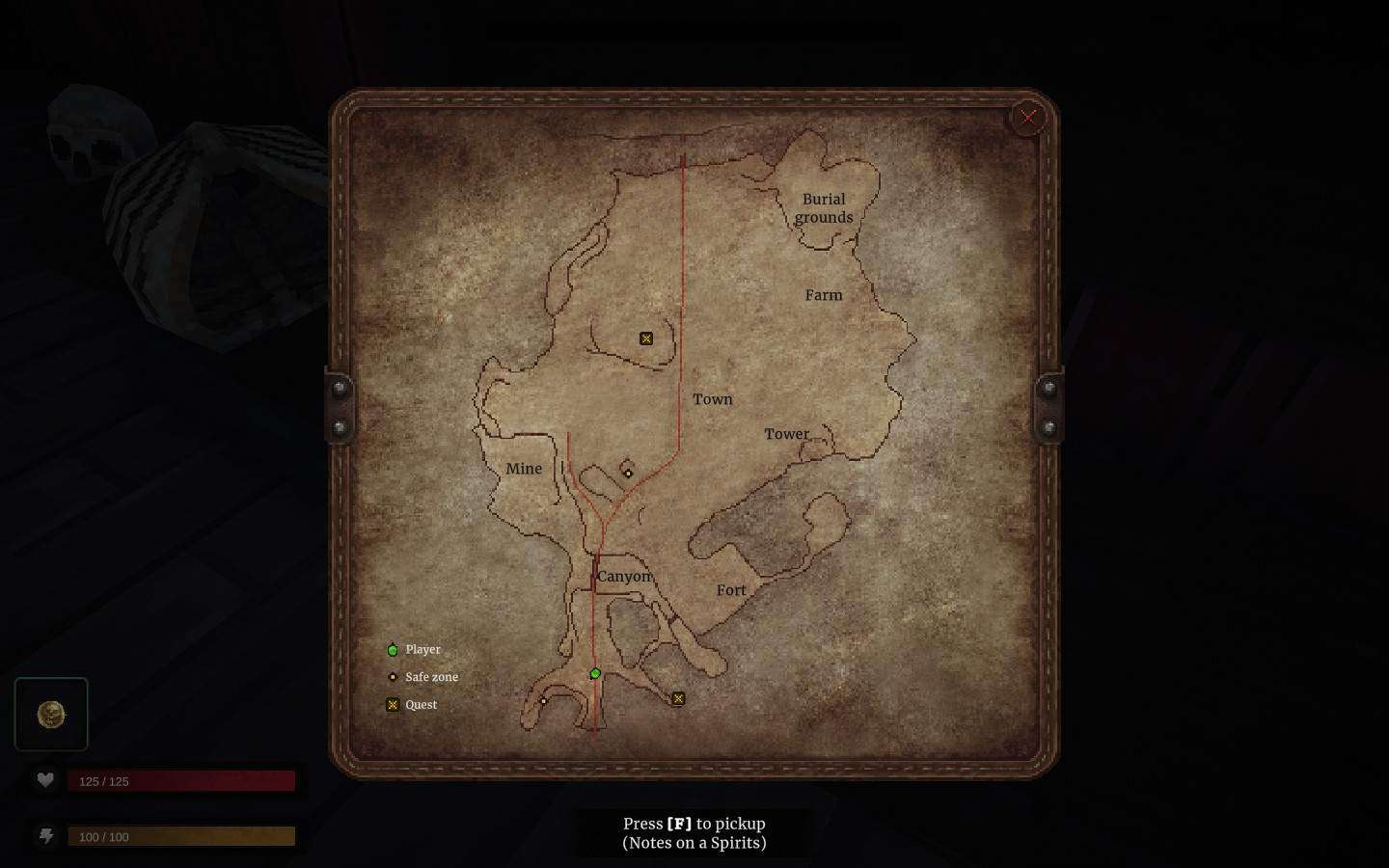Viewport: 1389px width, 868px height.
Task: Click the stamina bar showing 100/100
Action: (x=182, y=835)
